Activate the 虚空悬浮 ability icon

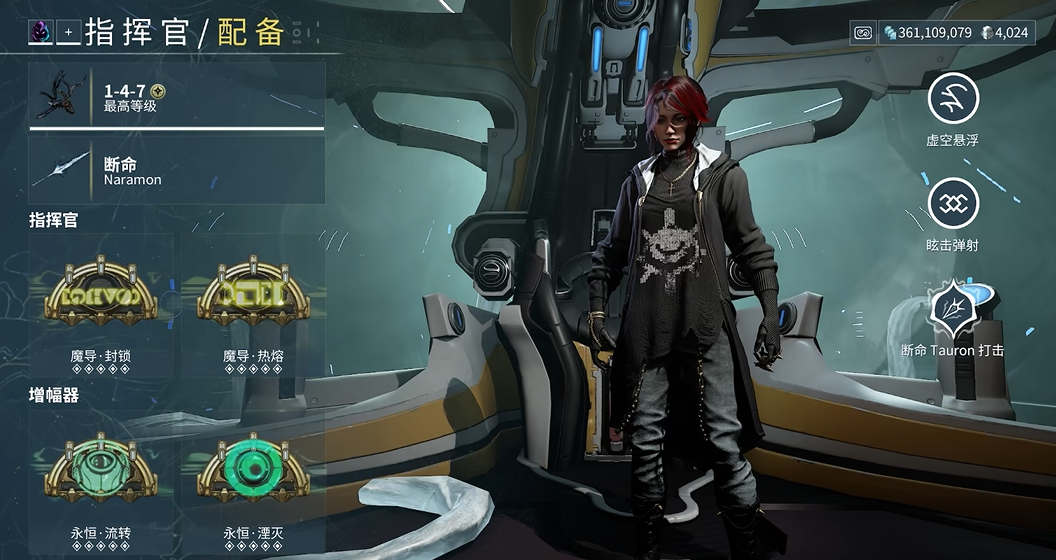click(x=952, y=98)
